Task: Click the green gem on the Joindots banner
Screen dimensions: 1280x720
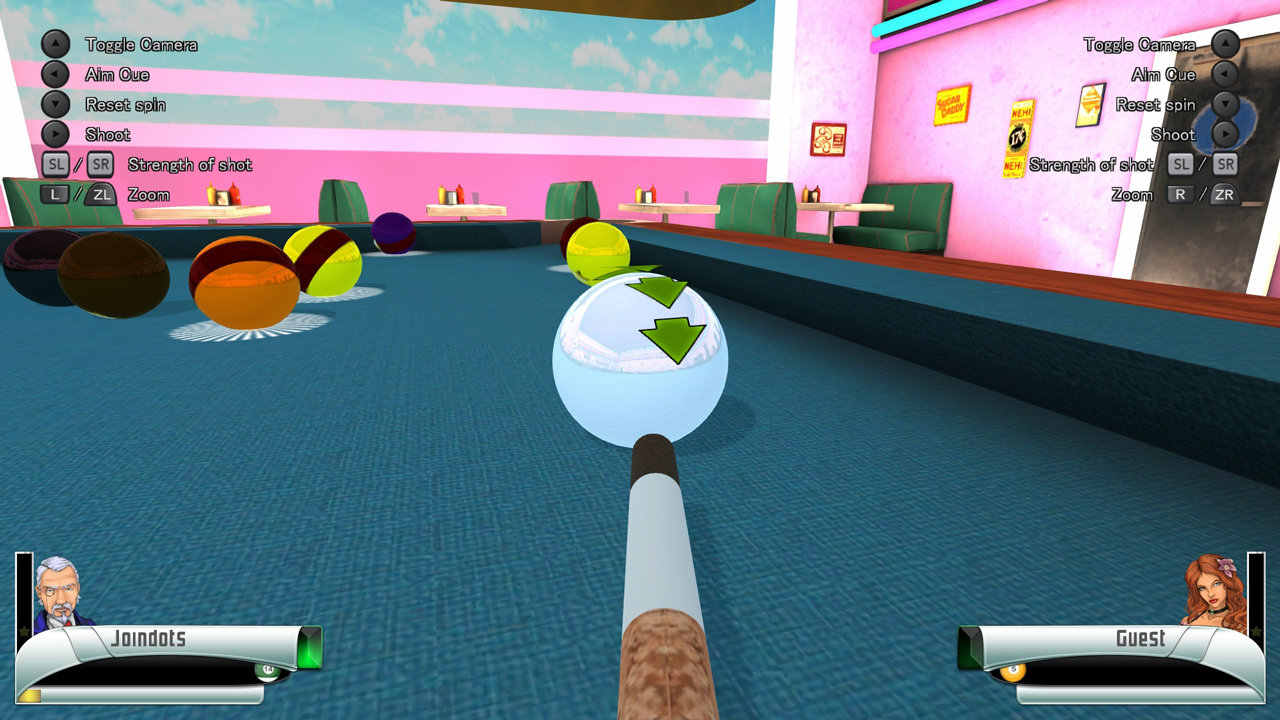Action: point(310,646)
